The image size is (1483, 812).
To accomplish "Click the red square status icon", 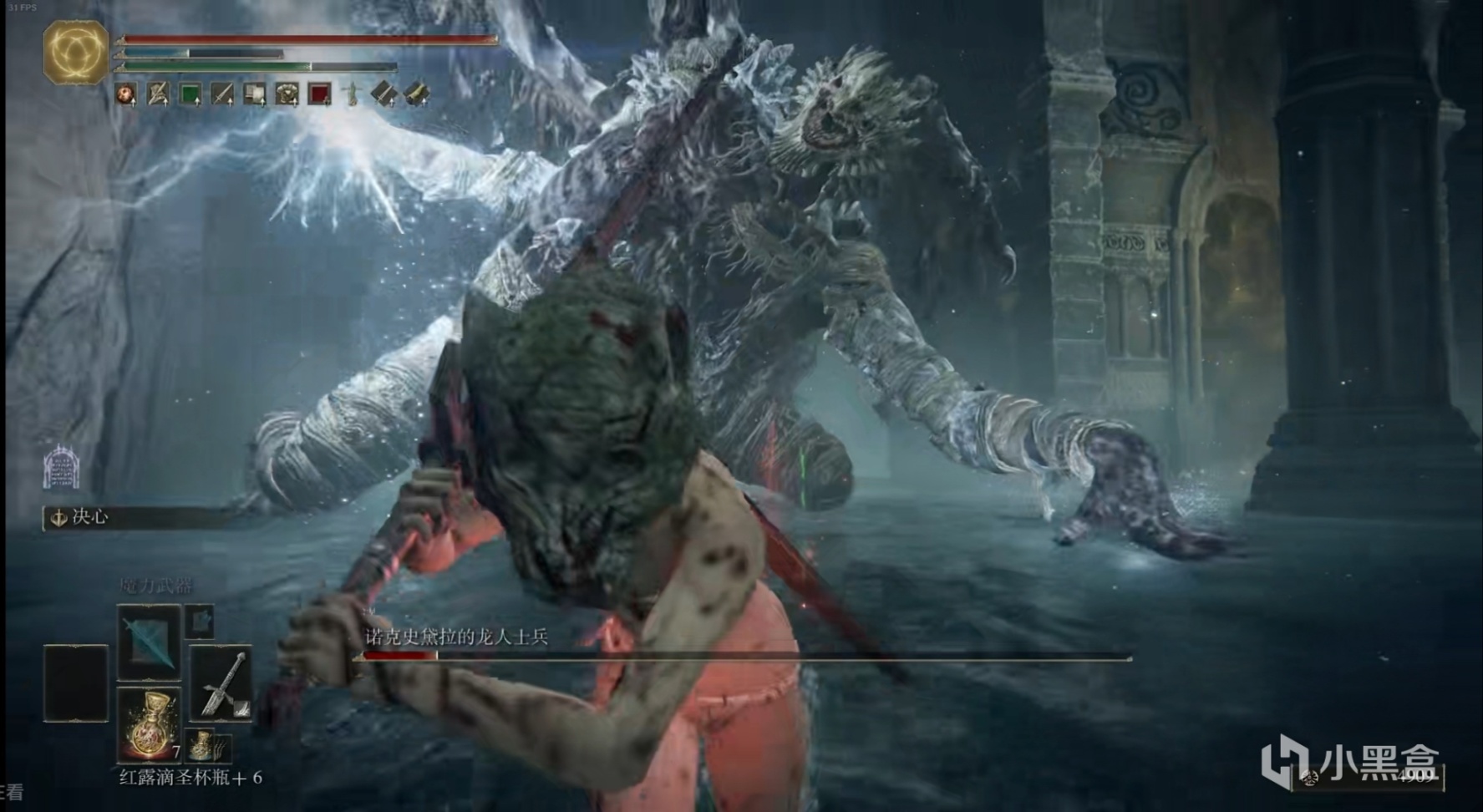I will (319, 94).
